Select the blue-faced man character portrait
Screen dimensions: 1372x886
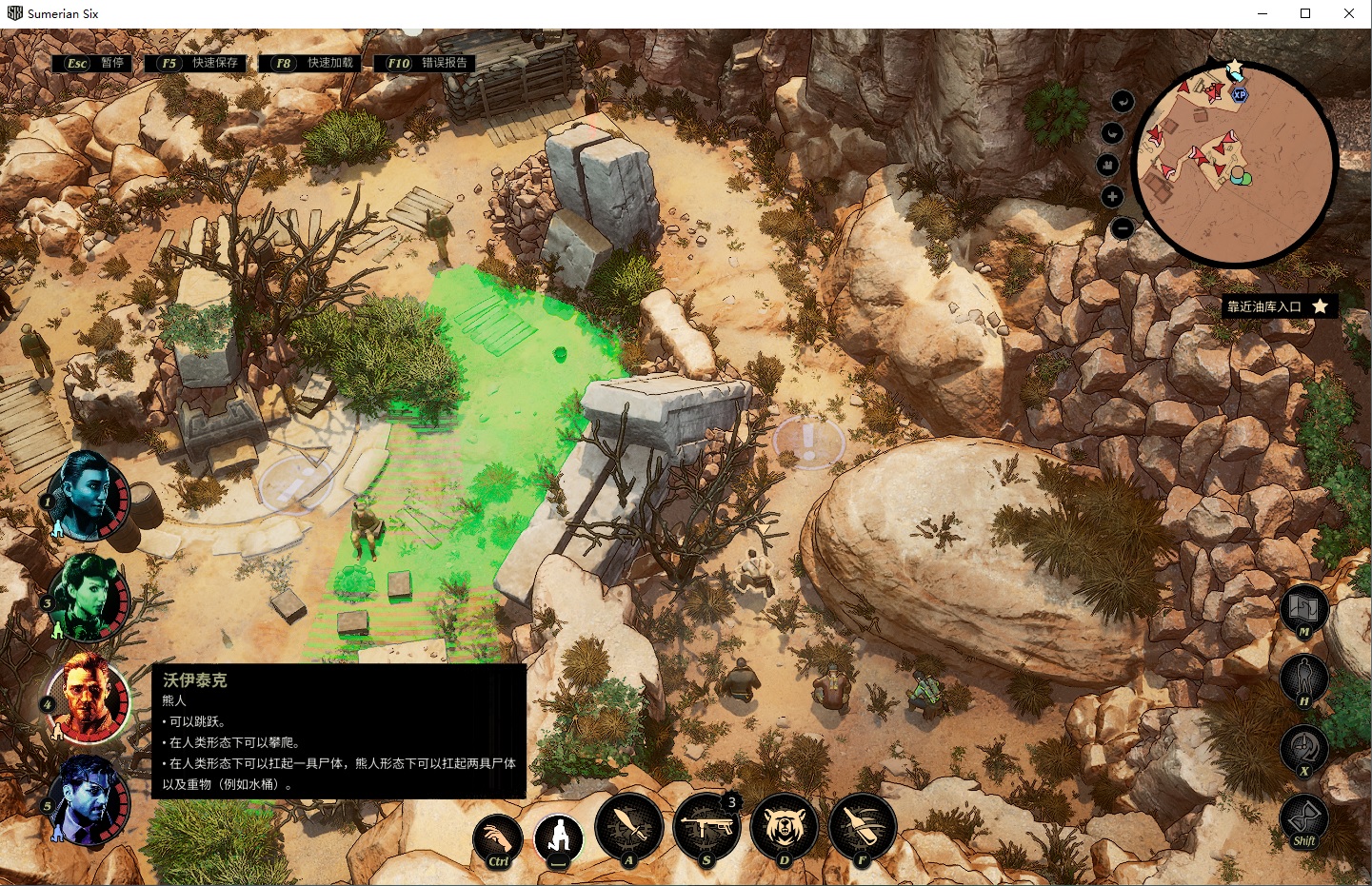tap(87, 799)
